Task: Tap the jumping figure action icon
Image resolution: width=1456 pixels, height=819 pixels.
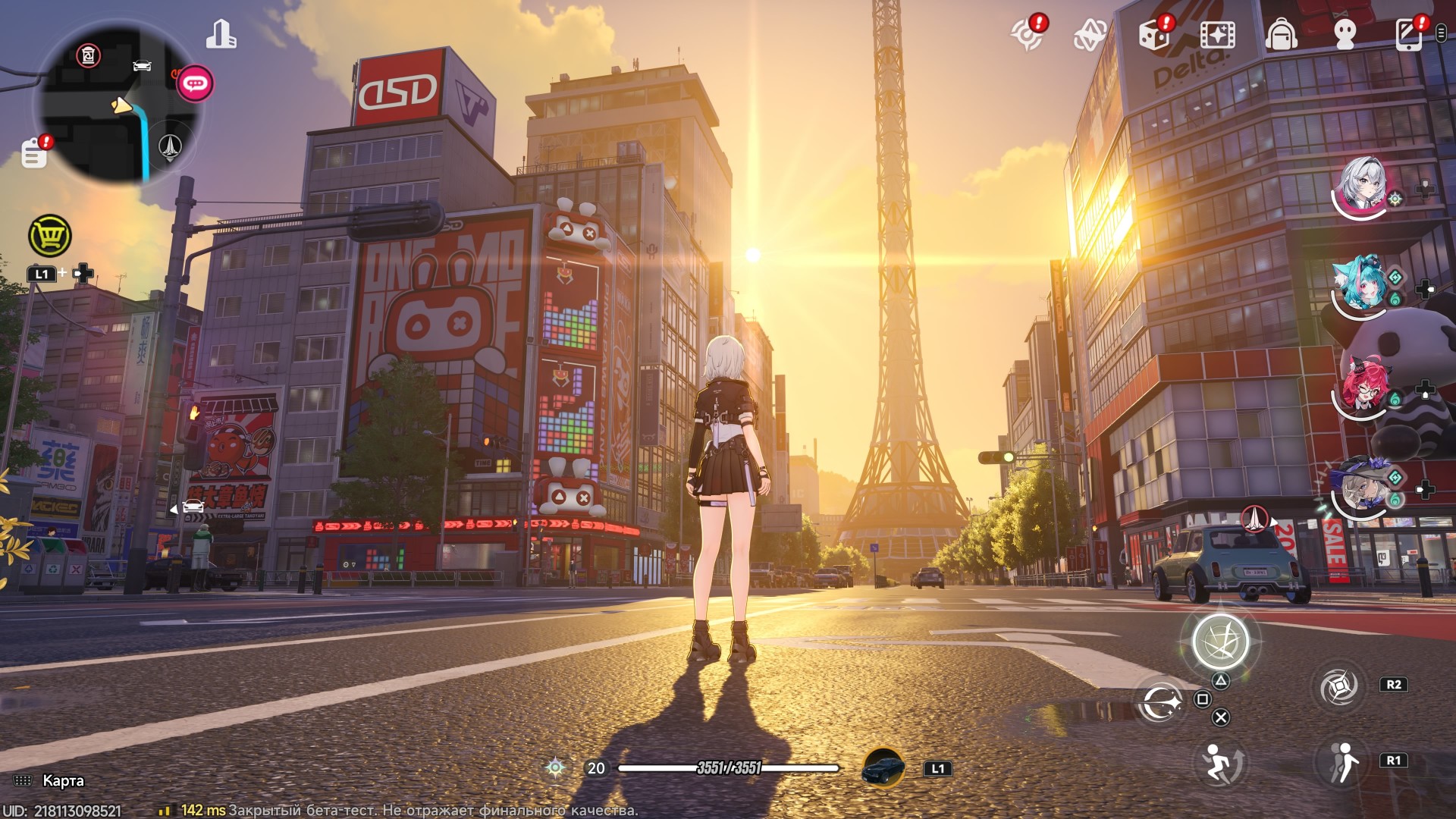Action: 1220,762
